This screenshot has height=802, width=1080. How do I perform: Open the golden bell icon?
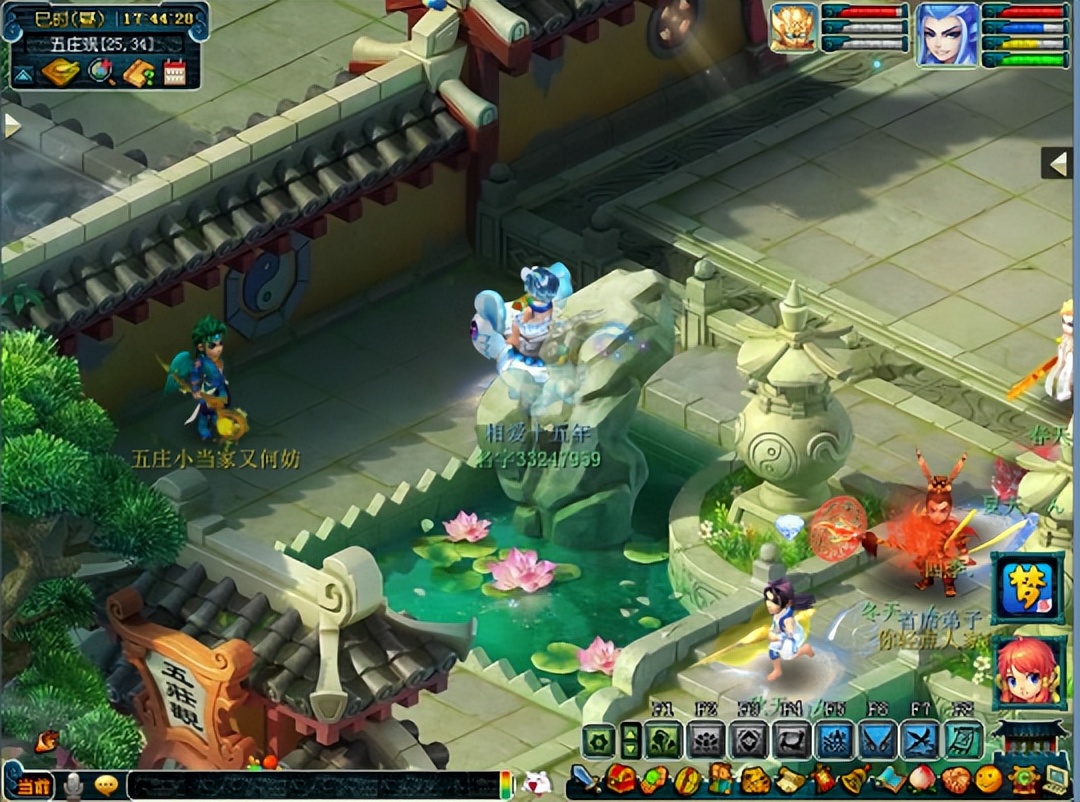pos(853,780)
